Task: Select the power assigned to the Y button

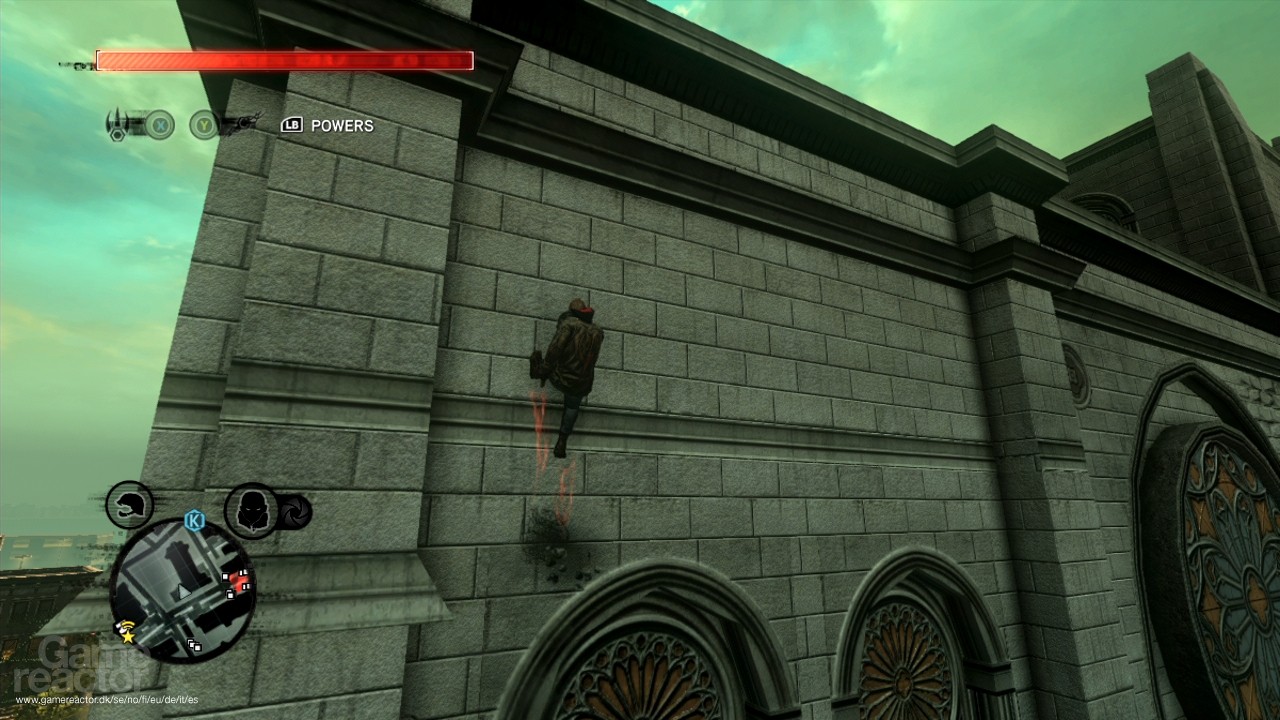Action: point(202,125)
